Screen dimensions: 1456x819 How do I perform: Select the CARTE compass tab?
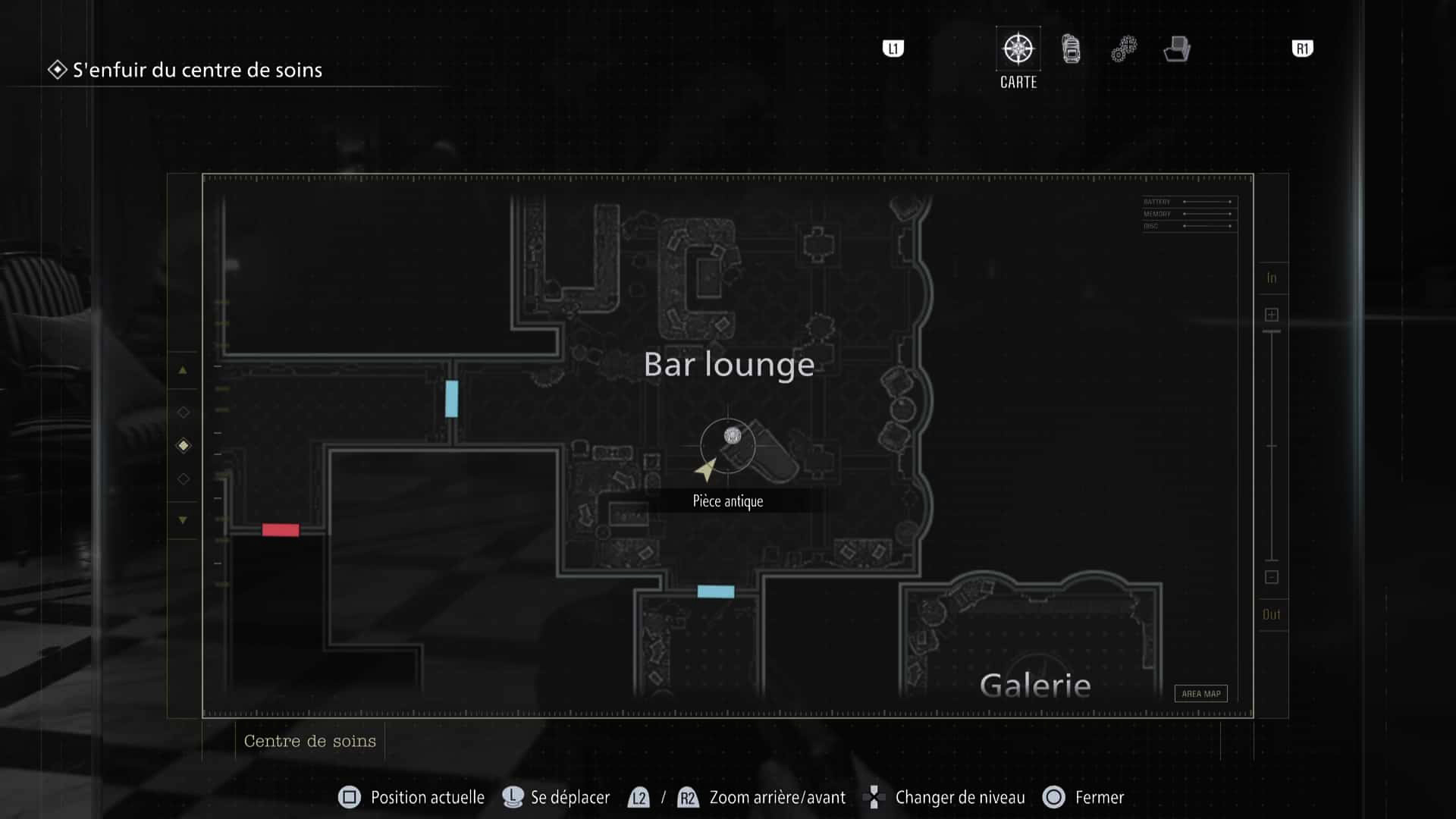click(x=1018, y=50)
